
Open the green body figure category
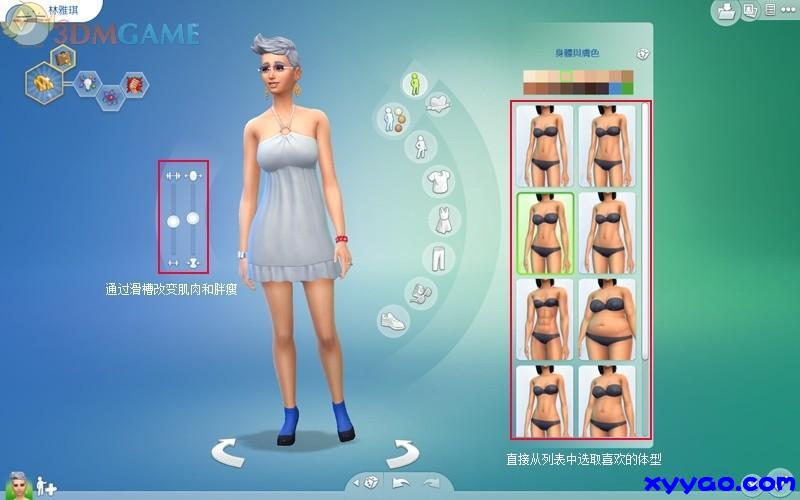[x=414, y=85]
